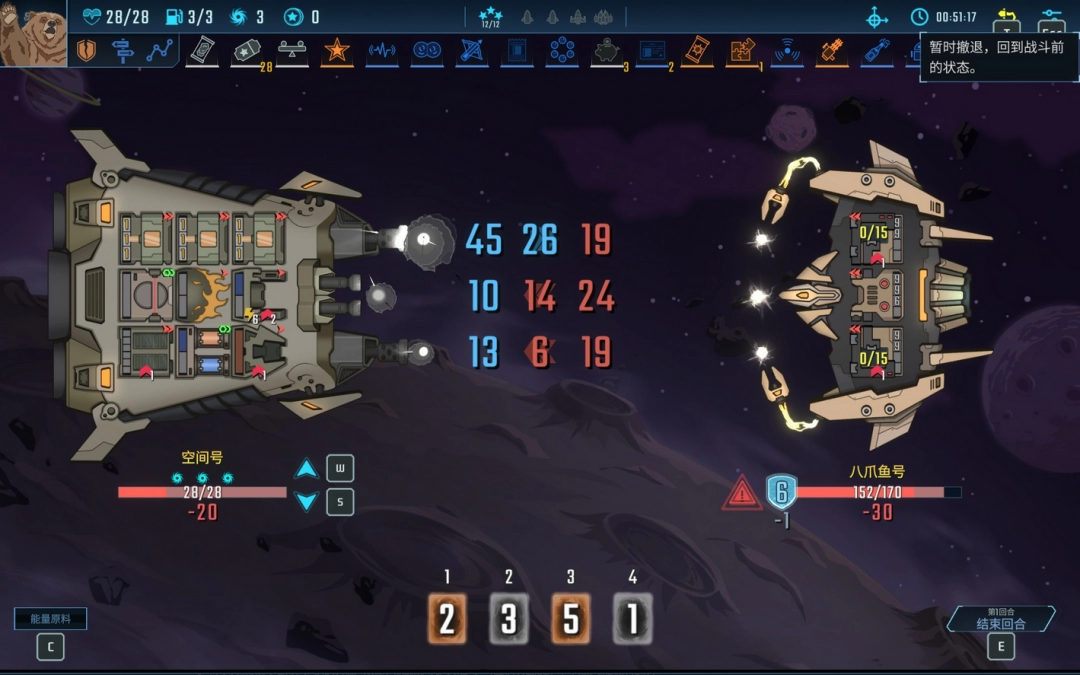Click the targeting crosshair icon
This screenshot has width=1080, height=675.
coord(877,17)
